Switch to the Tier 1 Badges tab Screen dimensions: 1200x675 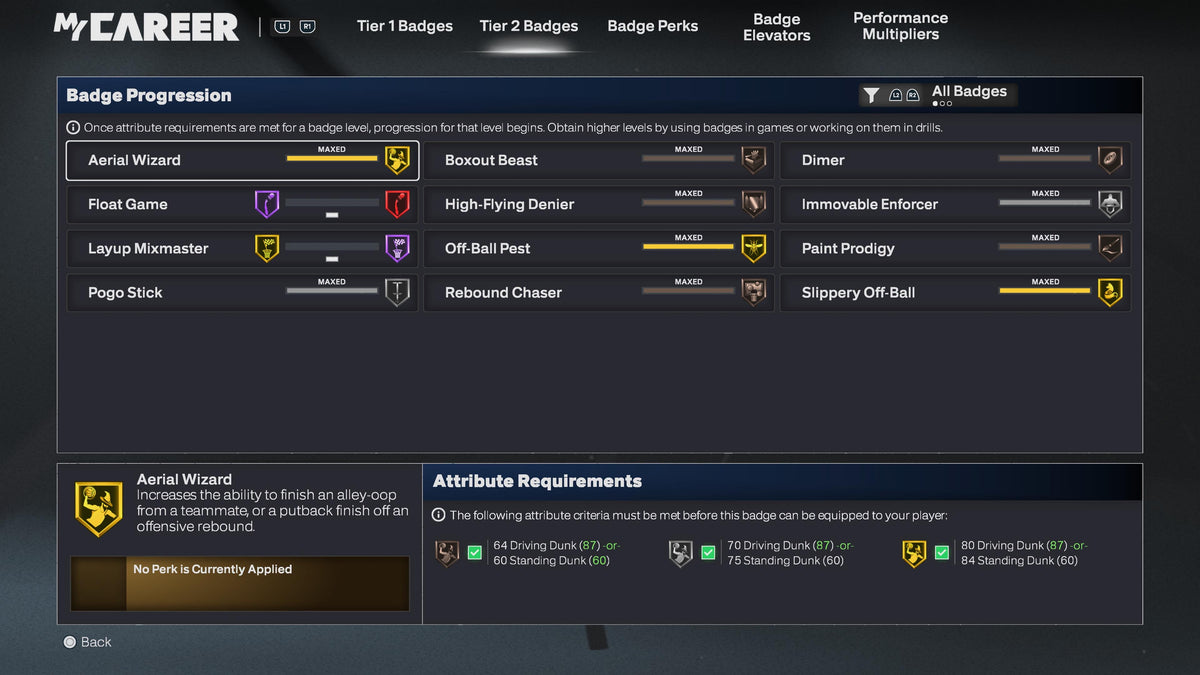tap(404, 26)
